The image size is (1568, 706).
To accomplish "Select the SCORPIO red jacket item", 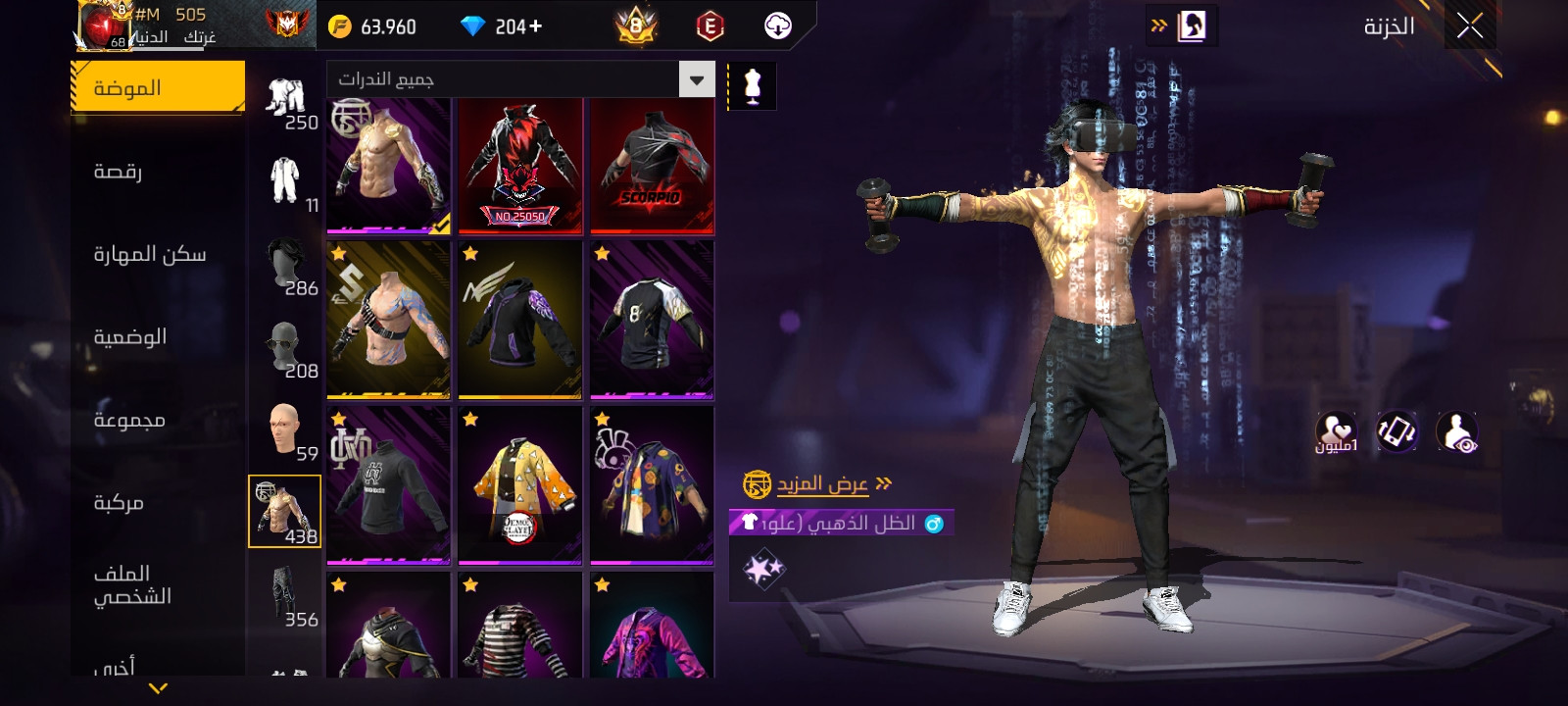I will [652, 167].
